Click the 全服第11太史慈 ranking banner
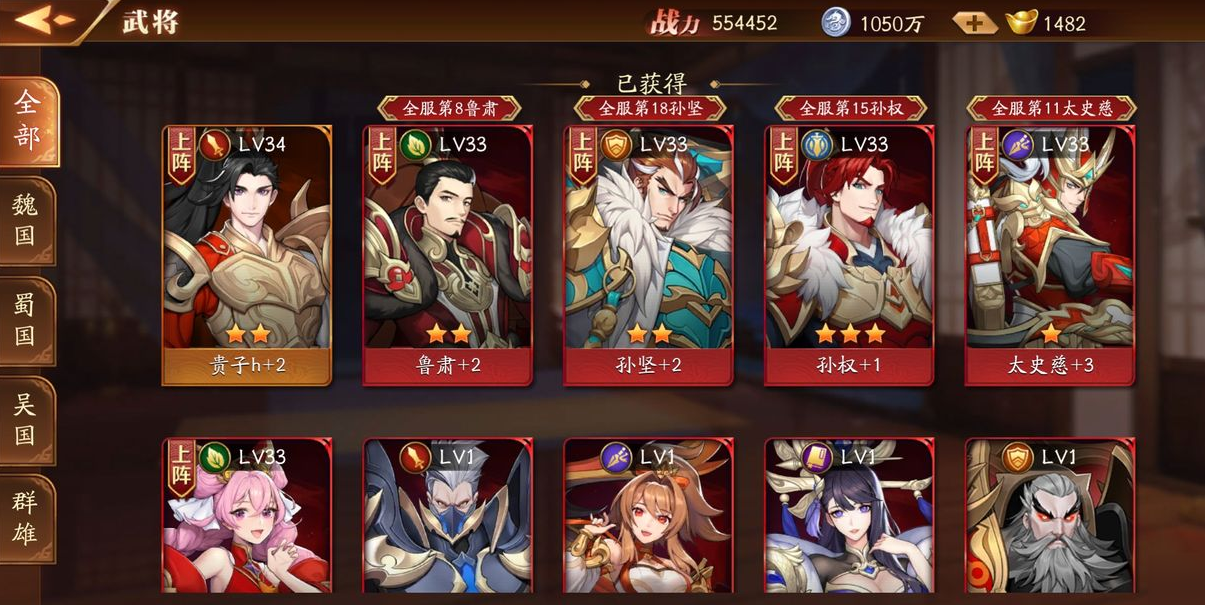Screen dimensions: 1205x605 point(1051,108)
